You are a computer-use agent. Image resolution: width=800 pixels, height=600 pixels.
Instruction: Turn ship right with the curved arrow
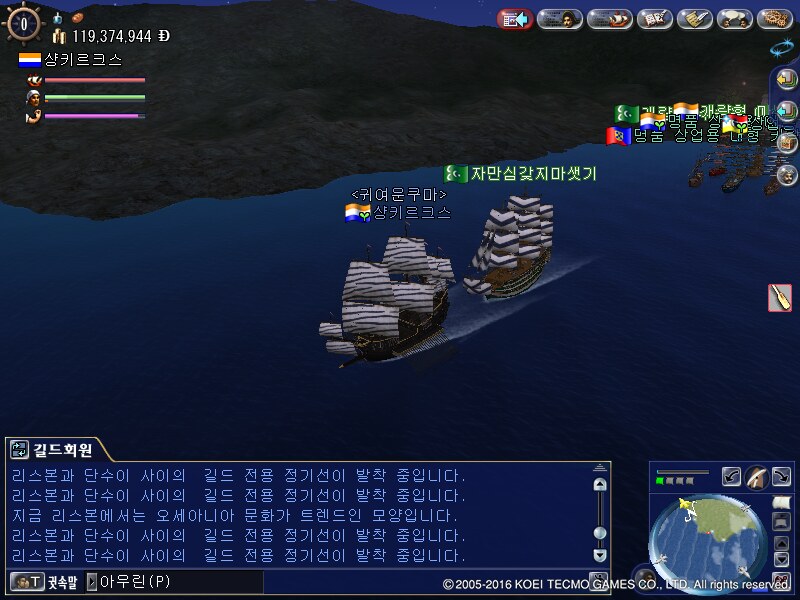(x=781, y=477)
